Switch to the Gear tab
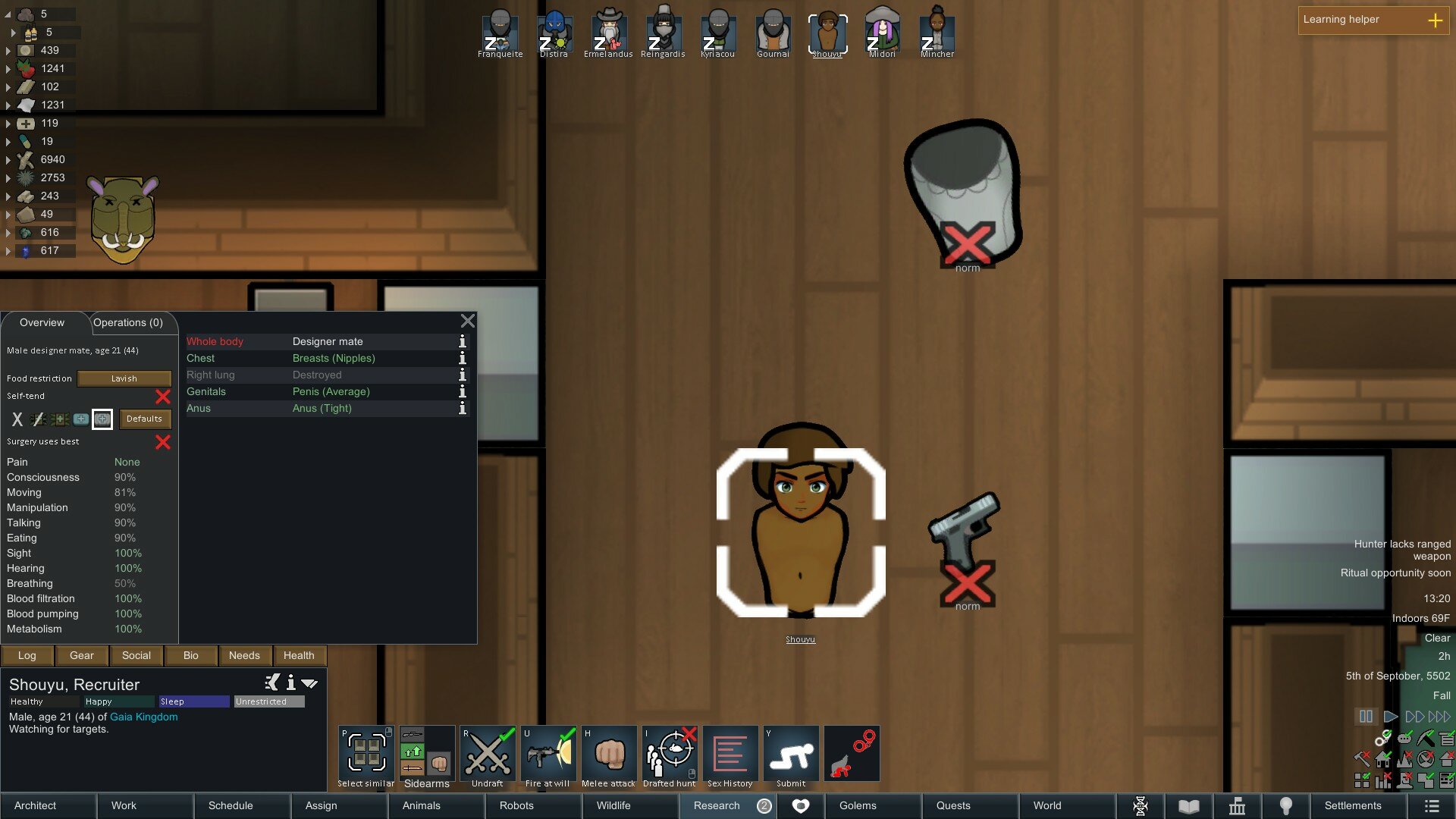This screenshot has width=1456, height=819. click(81, 655)
